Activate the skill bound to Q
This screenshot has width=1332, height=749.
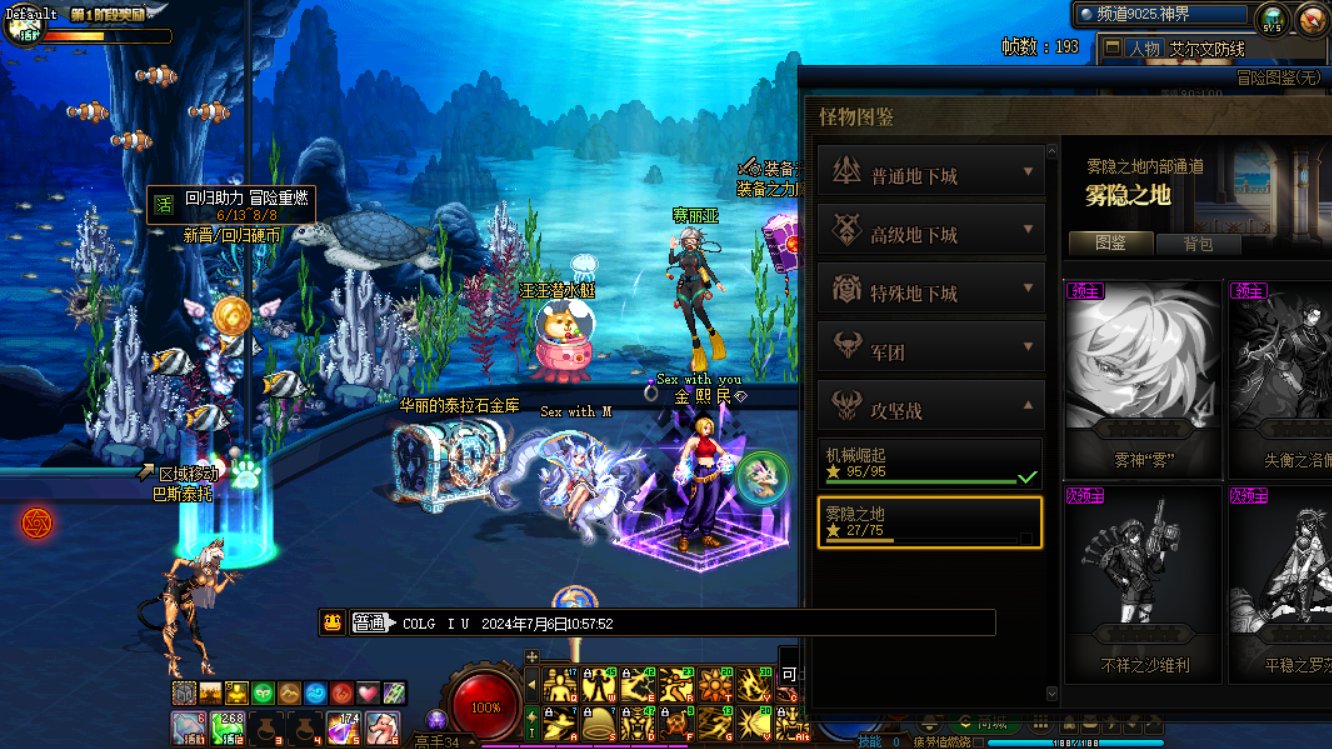point(560,685)
